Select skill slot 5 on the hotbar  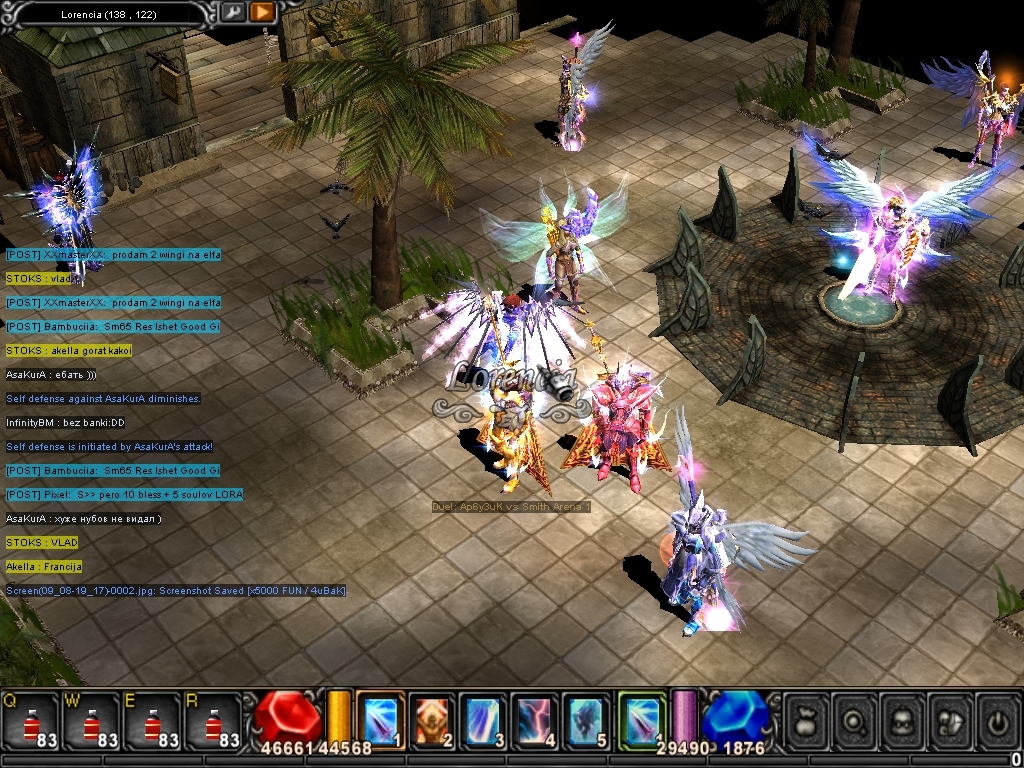tap(588, 720)
